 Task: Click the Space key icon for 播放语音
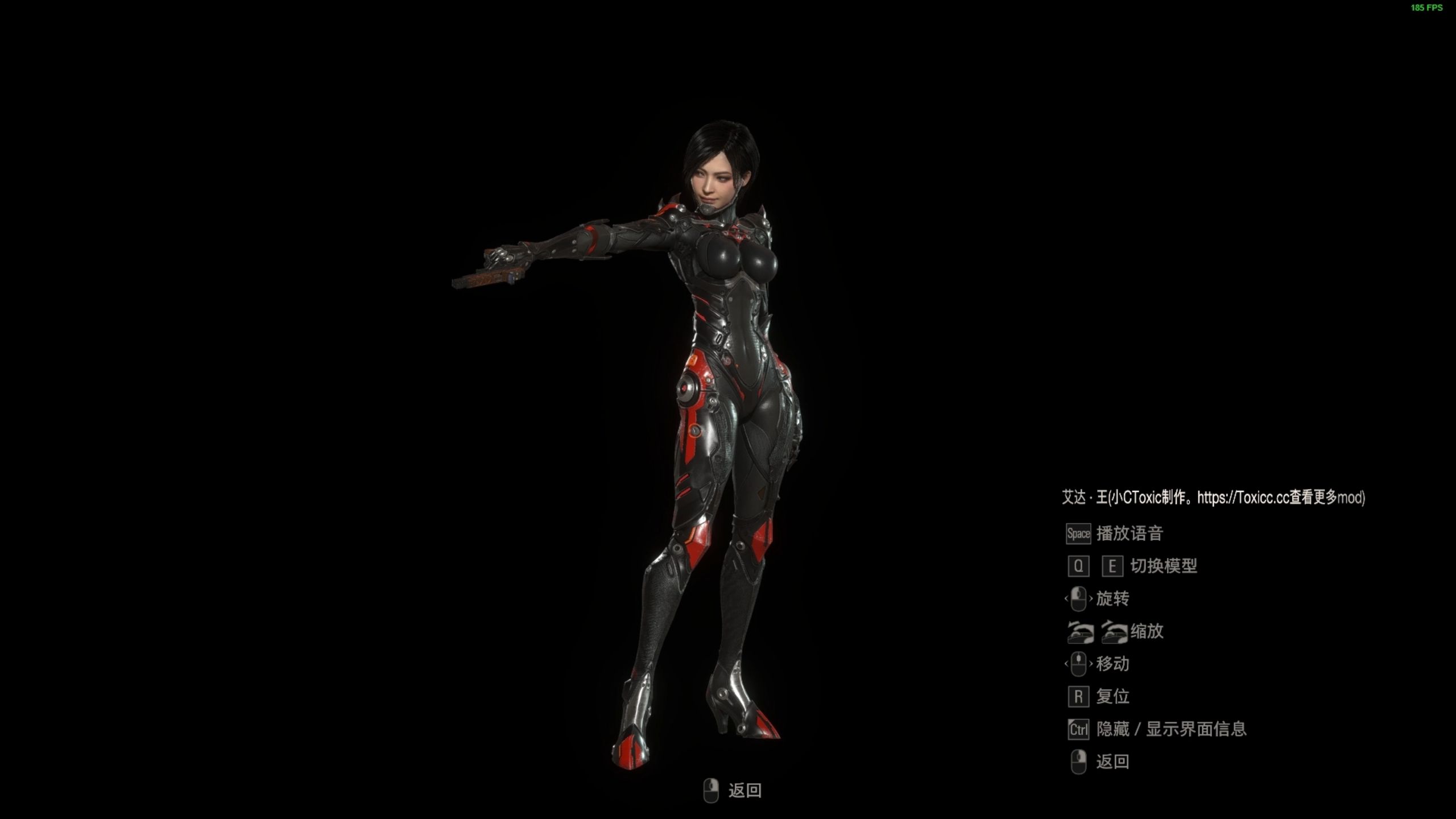click(1078, 533)
